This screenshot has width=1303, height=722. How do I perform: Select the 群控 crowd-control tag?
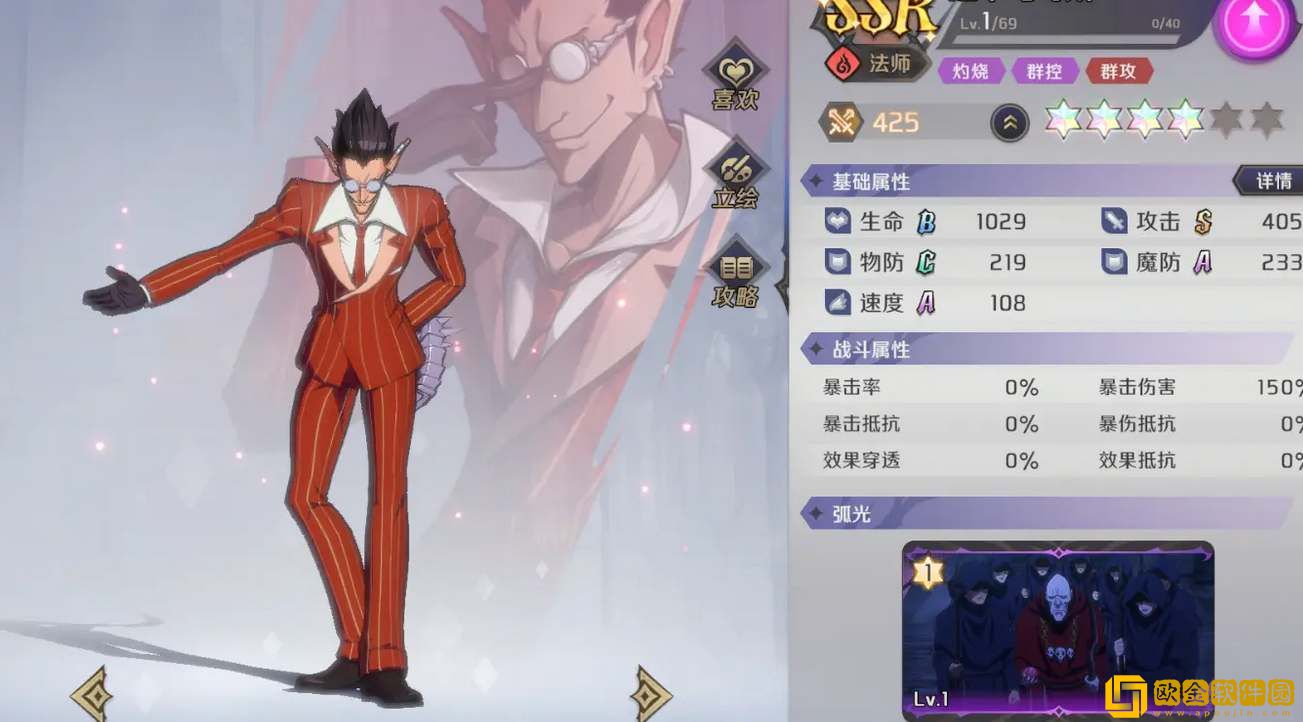pyautogui.click(x=1043, y=71)
